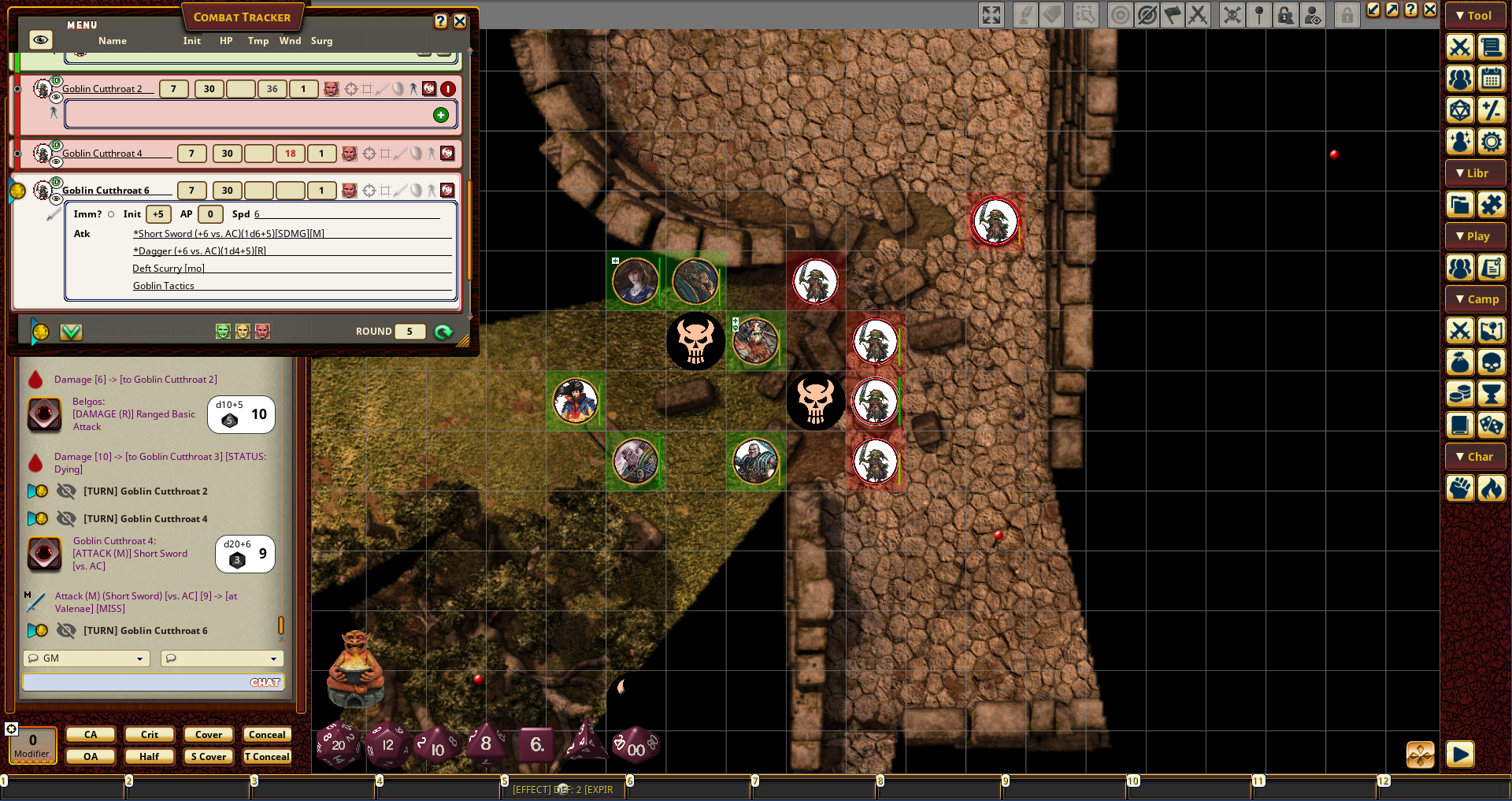Select the d8 die
1512x801 pixels.
[x=486, y=744]
